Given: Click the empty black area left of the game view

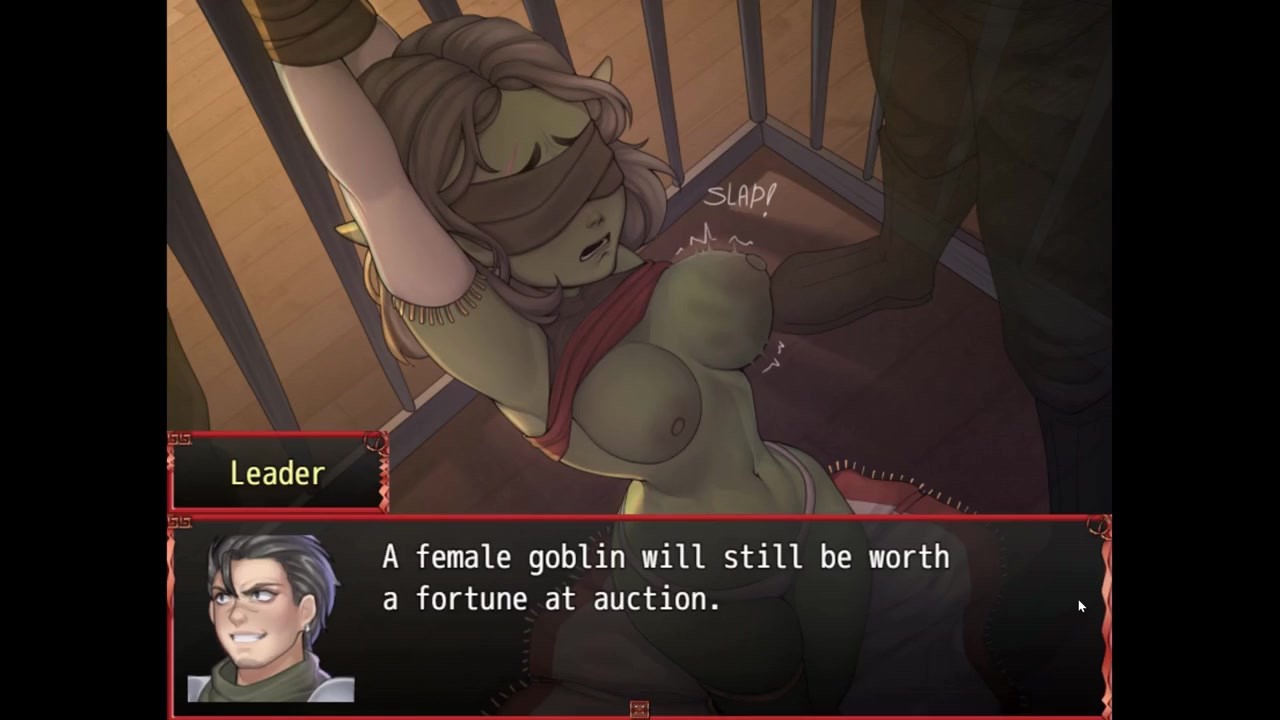Looking at the screenshot, I should [80, 360].
